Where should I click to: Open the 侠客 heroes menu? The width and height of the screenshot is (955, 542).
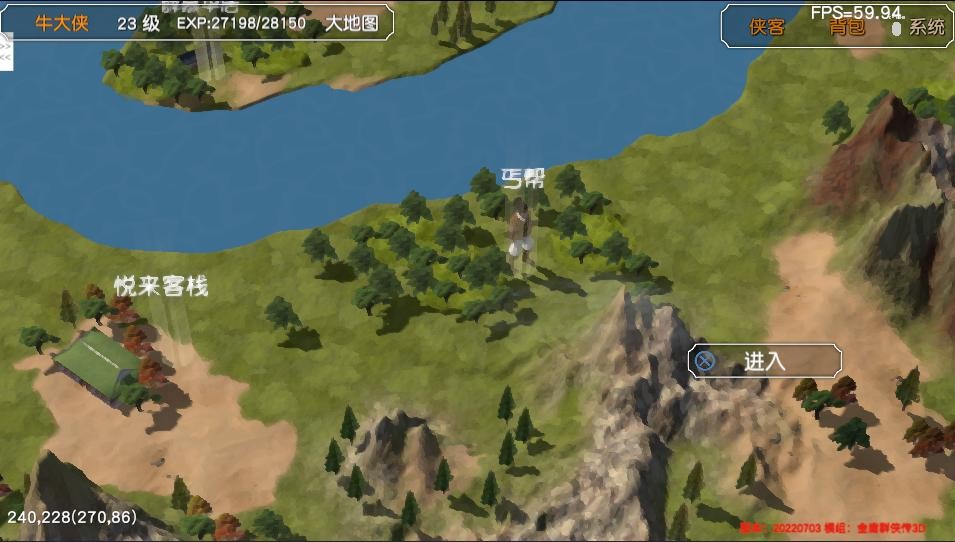click(767, 27)
